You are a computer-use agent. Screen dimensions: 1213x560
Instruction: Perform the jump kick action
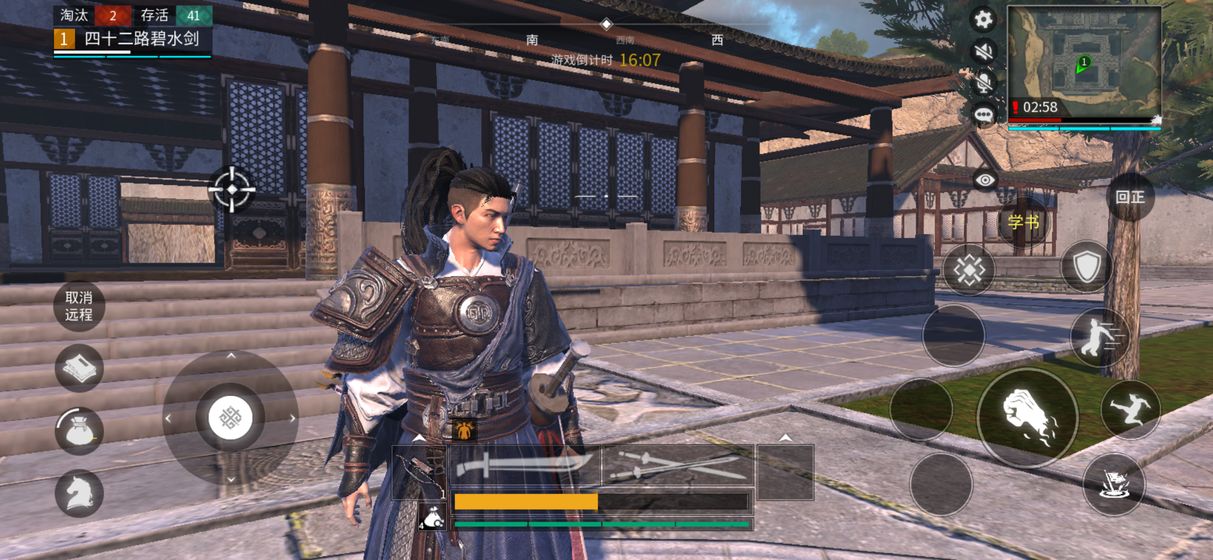pyautogui.click(x=1131, y=409)
